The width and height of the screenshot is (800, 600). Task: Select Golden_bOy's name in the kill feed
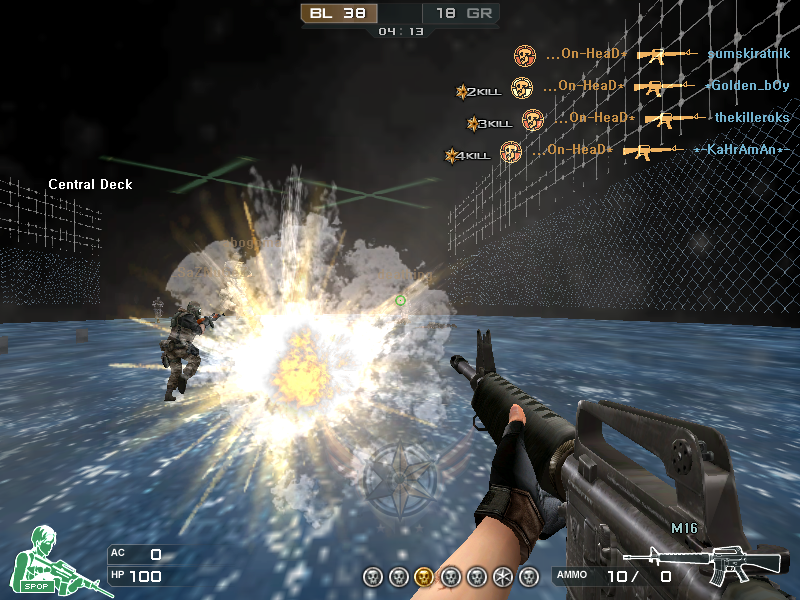coord(748,86)
